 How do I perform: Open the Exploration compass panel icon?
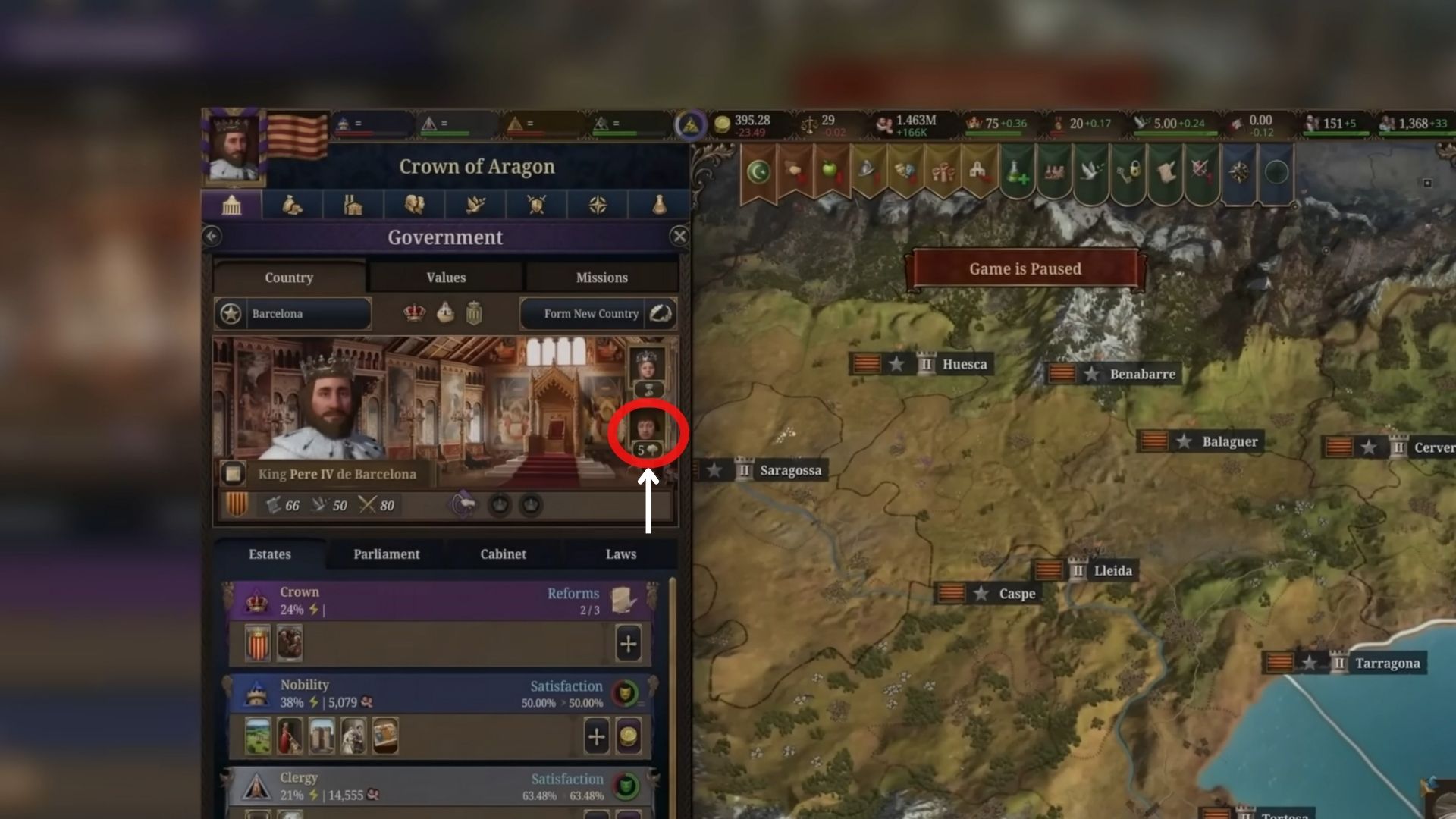(x=596, y=205)
